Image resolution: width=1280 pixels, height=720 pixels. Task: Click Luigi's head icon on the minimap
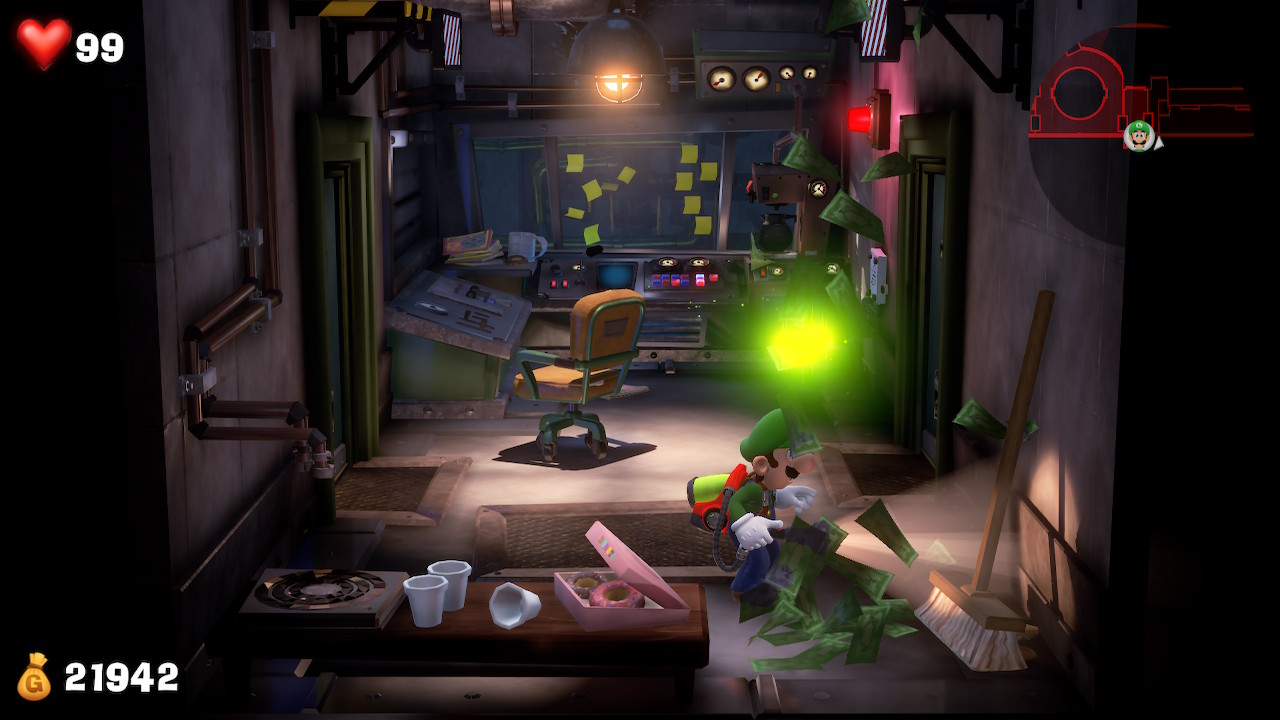(1138, 135)
